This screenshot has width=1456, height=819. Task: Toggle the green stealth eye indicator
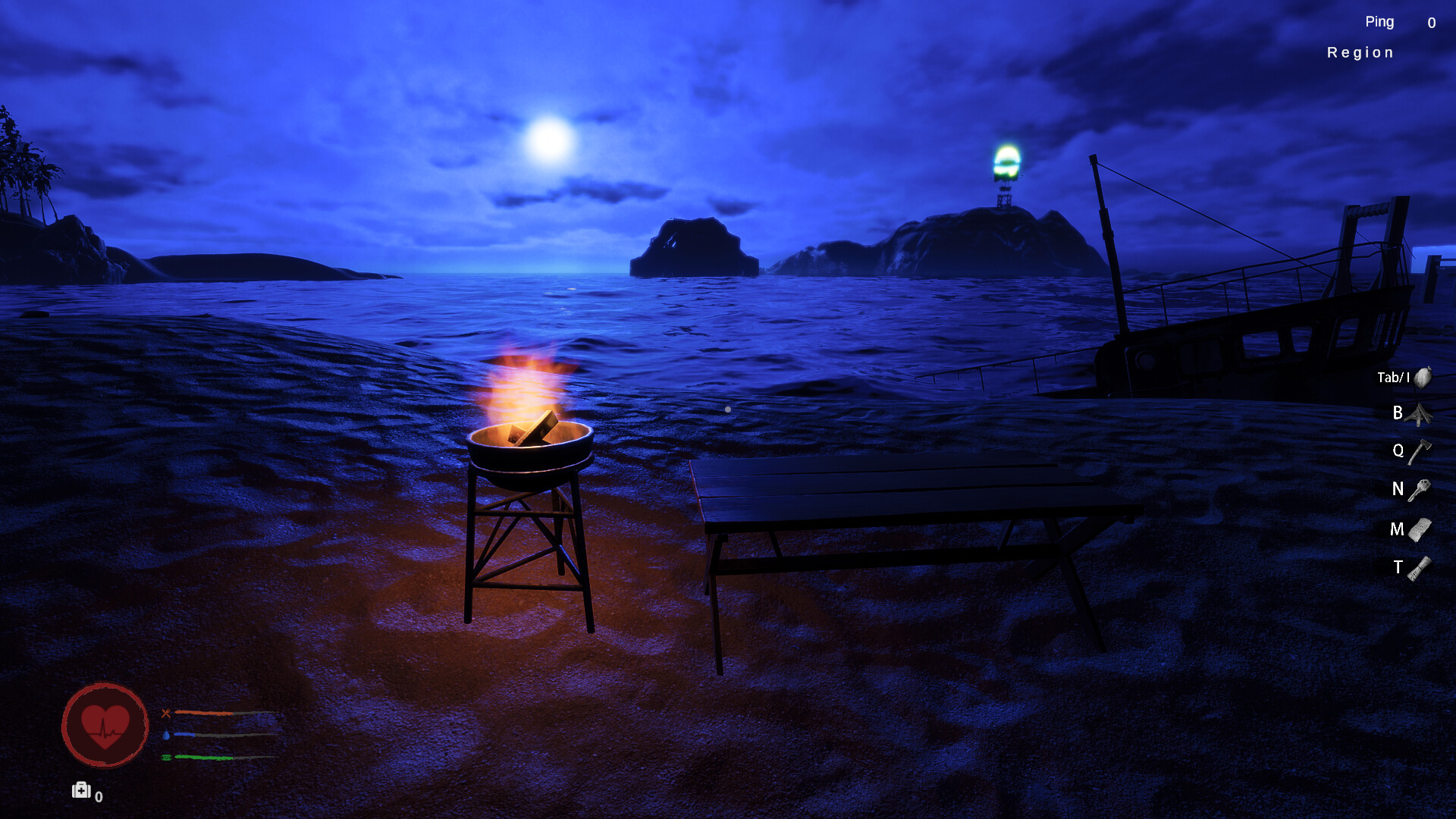(x=168, y=758)
